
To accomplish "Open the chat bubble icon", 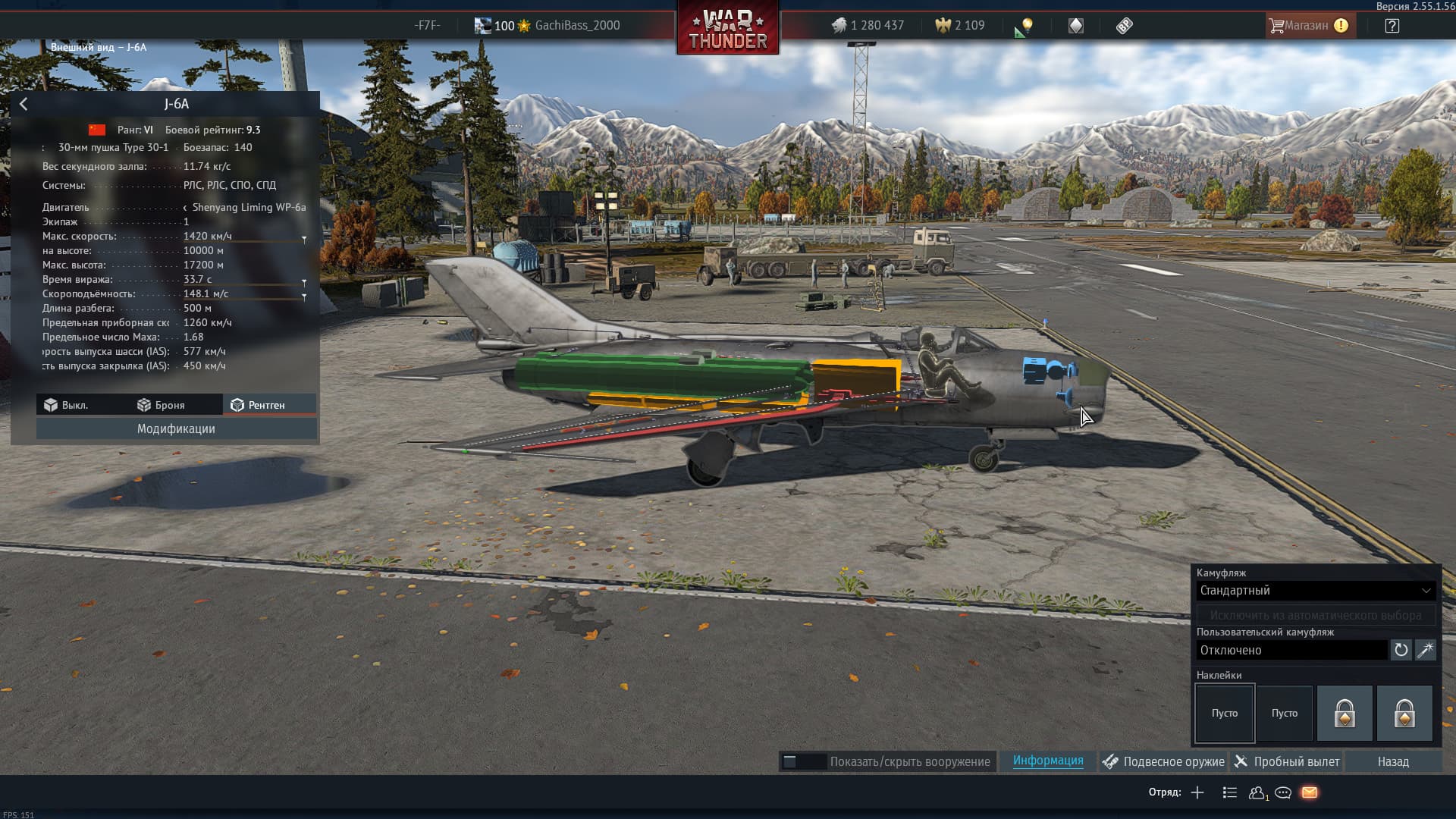I will pos(1283,793).
